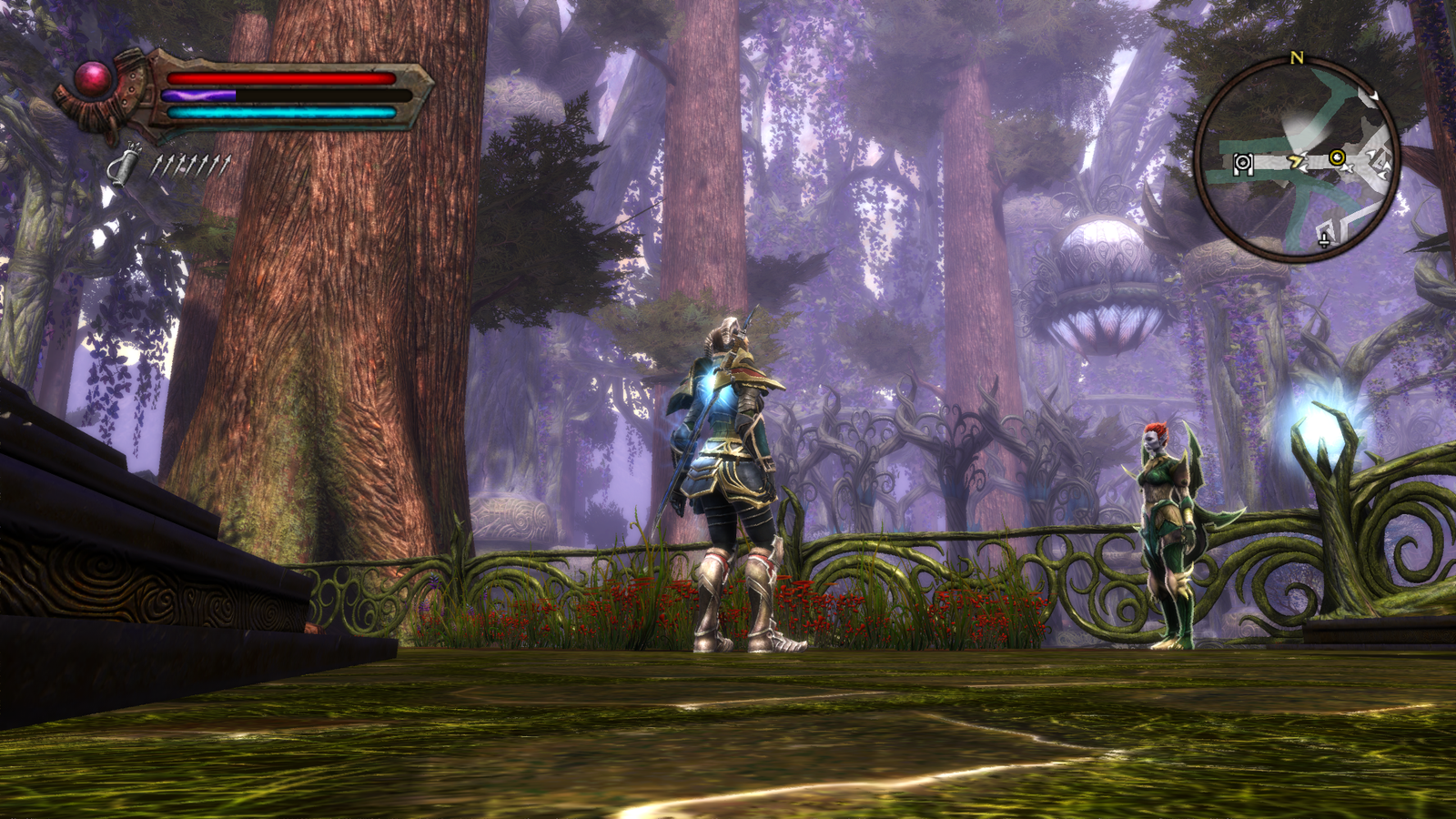Select the arrow quiver icon
The width and height of the screenshot is (1456, 819).
(x=125, y=165)
